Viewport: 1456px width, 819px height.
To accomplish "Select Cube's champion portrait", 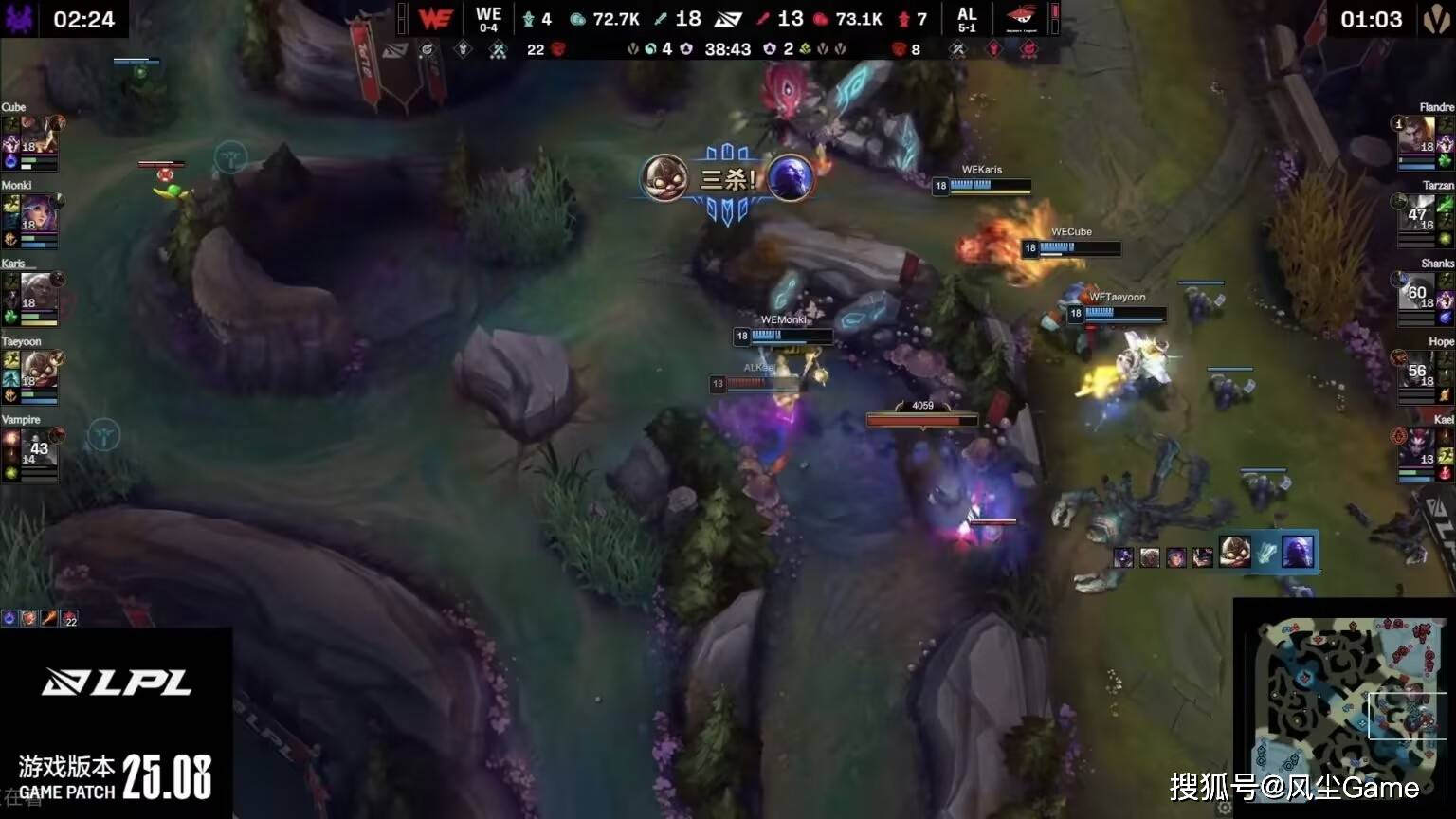I will (38, 135).
